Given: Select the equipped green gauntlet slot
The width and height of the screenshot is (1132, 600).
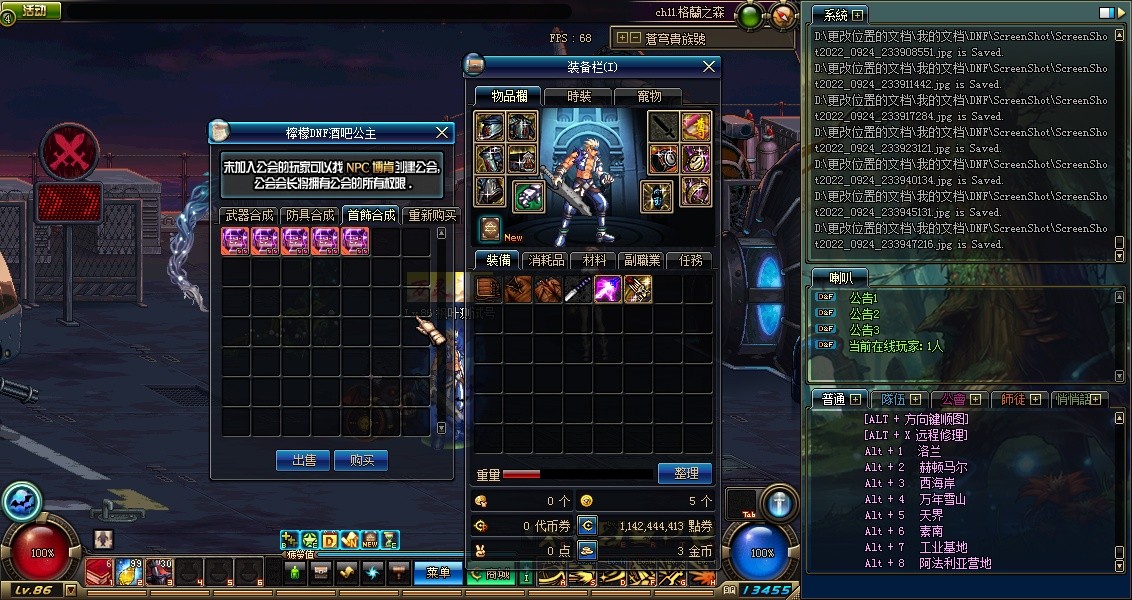Looking at the screenshot, I should (529, 195).
